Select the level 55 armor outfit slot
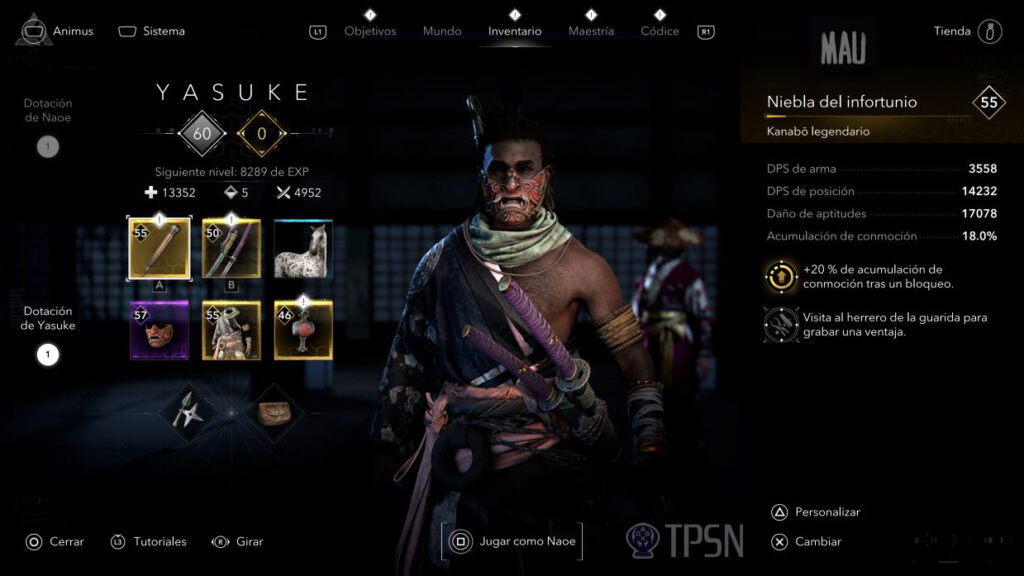1024x576 pixels. pos(231,330)
